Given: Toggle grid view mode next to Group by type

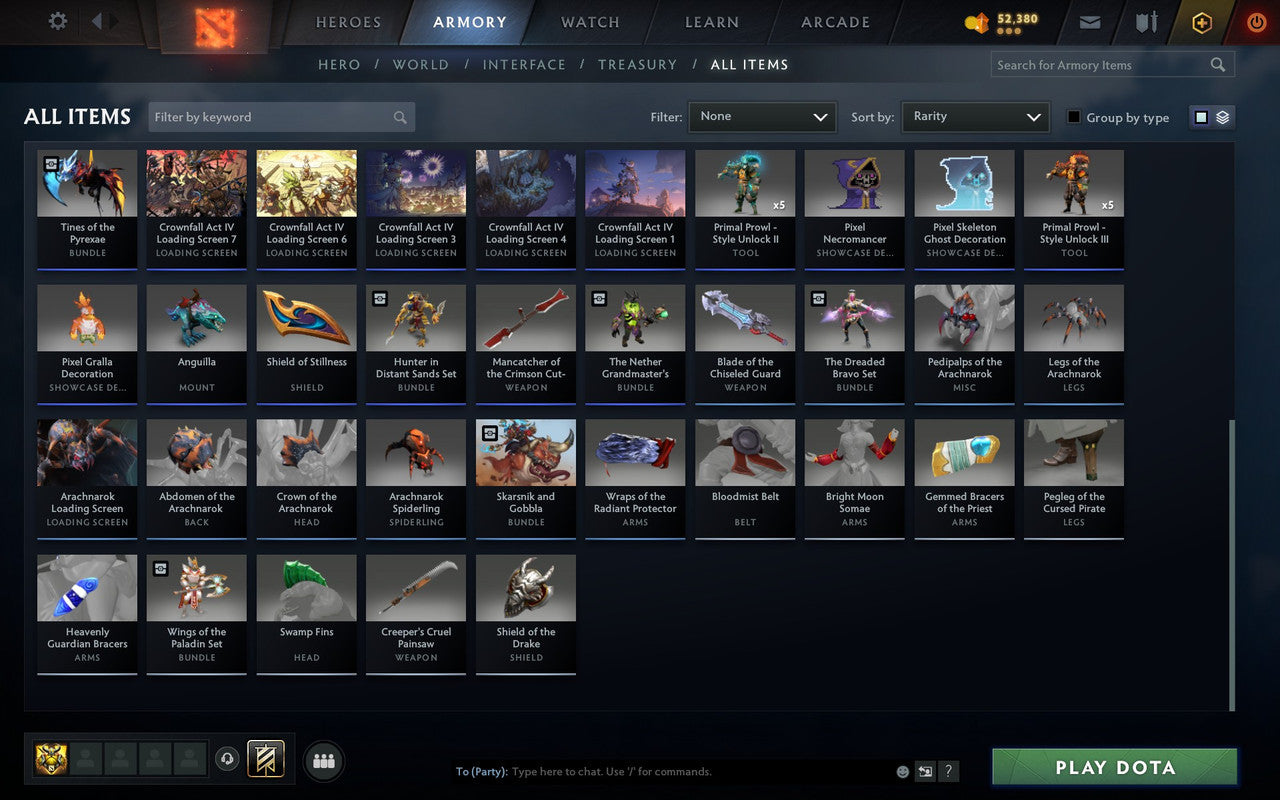Looking at the screenshot, I should tap(1200, 117).
